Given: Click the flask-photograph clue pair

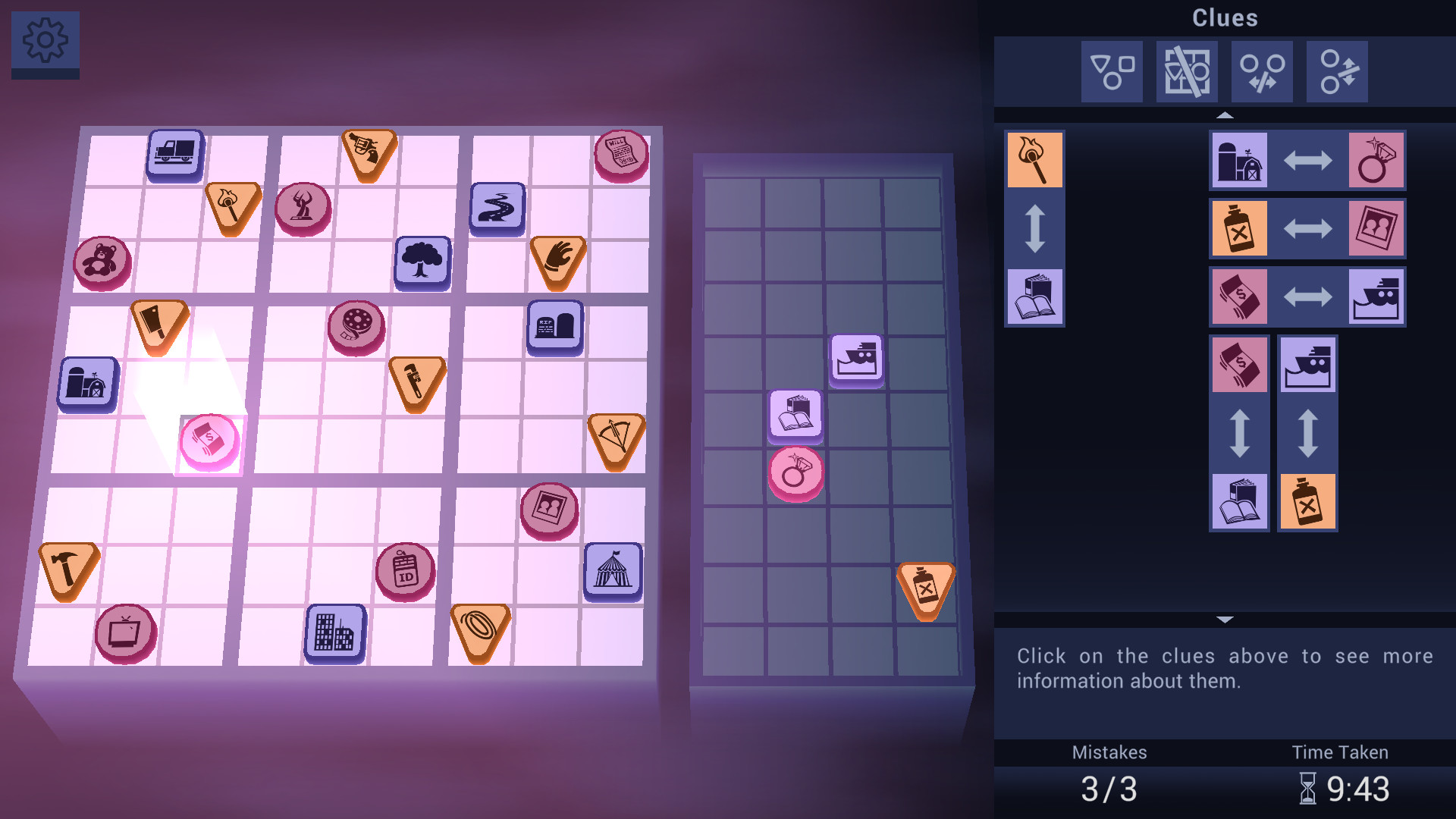Looking at the screenshot, I should click(1307, 228).
